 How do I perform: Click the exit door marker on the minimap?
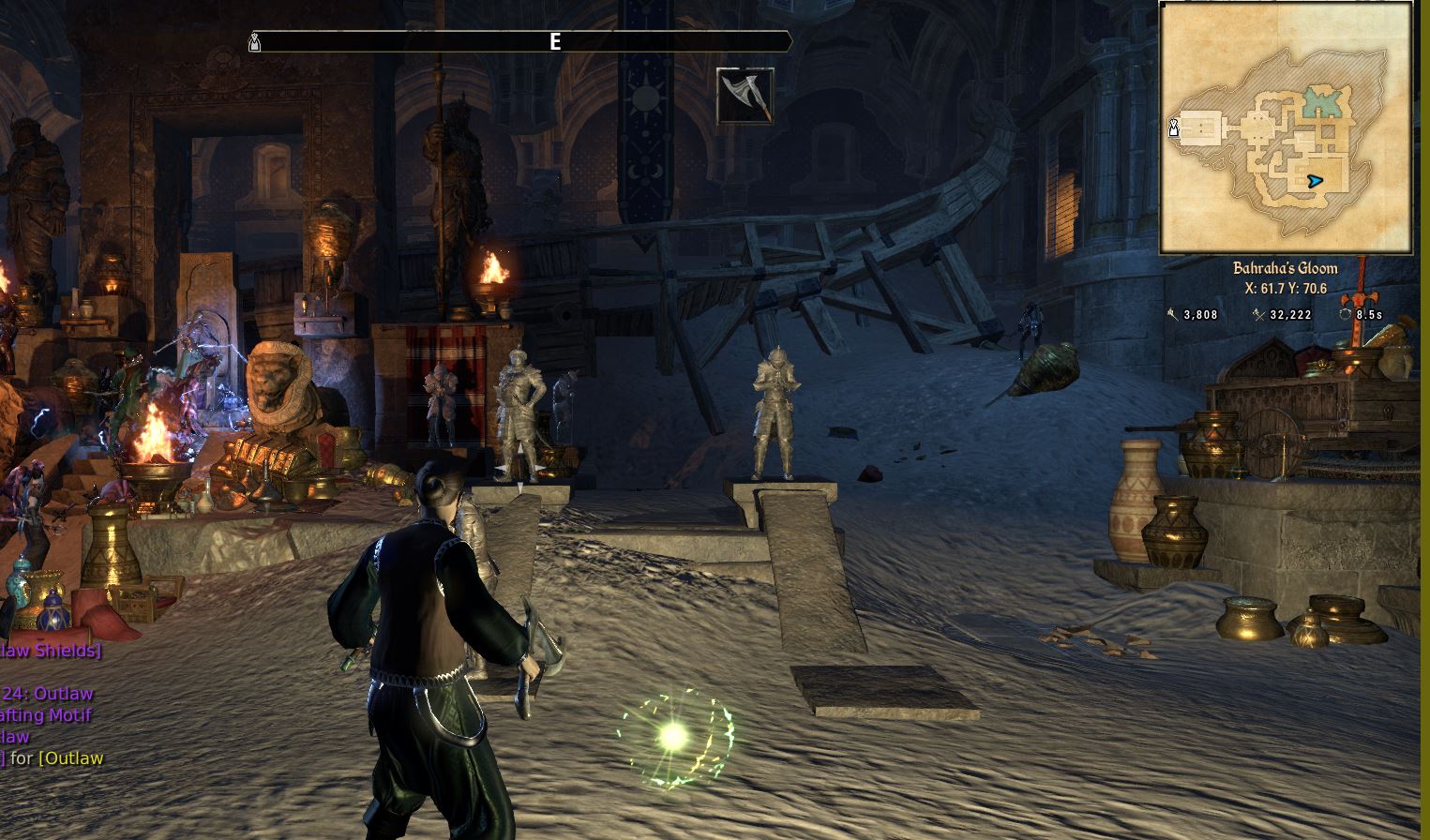tap(1172, 128)
